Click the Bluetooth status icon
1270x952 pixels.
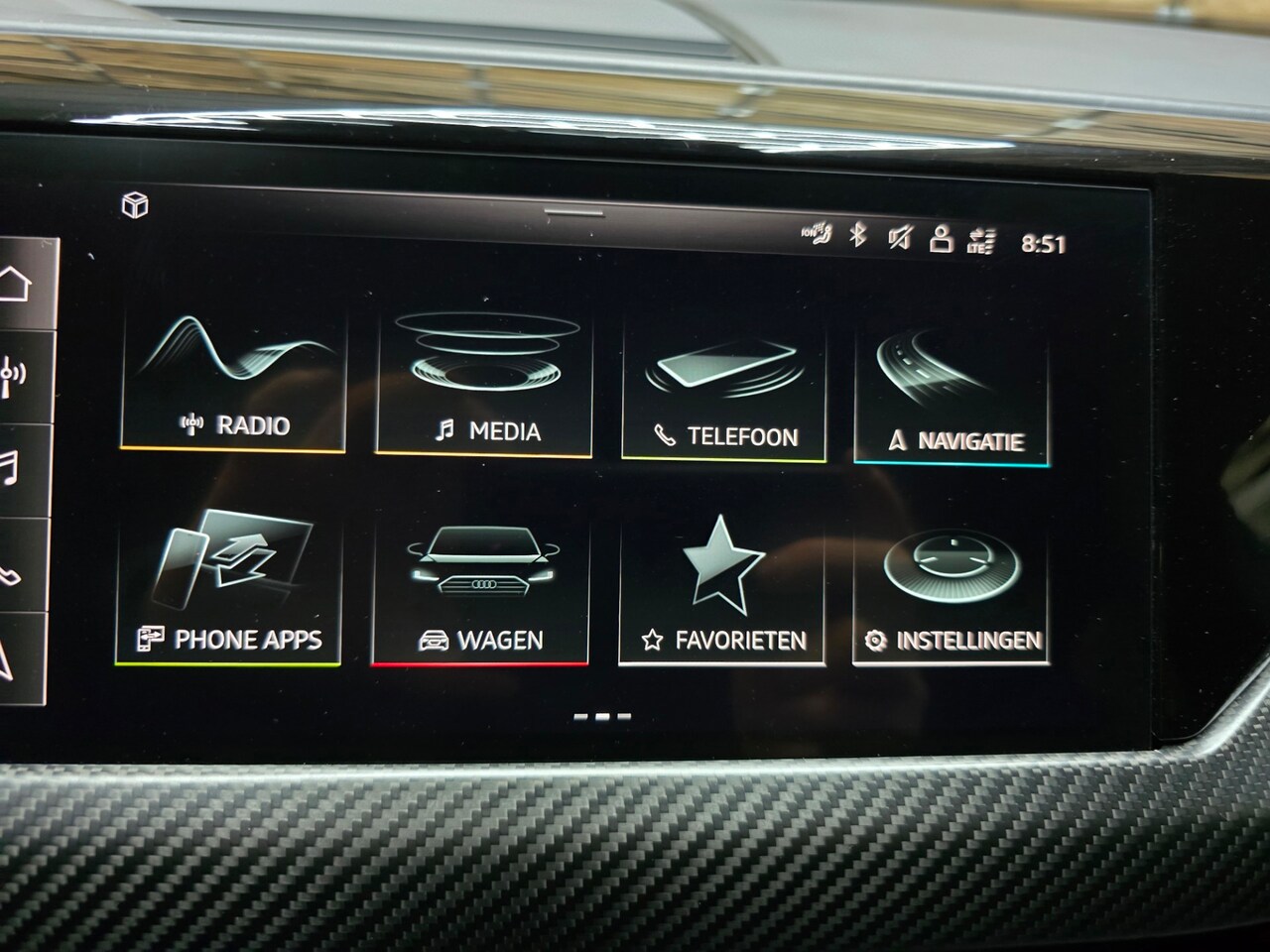click(x=858, y=235)
